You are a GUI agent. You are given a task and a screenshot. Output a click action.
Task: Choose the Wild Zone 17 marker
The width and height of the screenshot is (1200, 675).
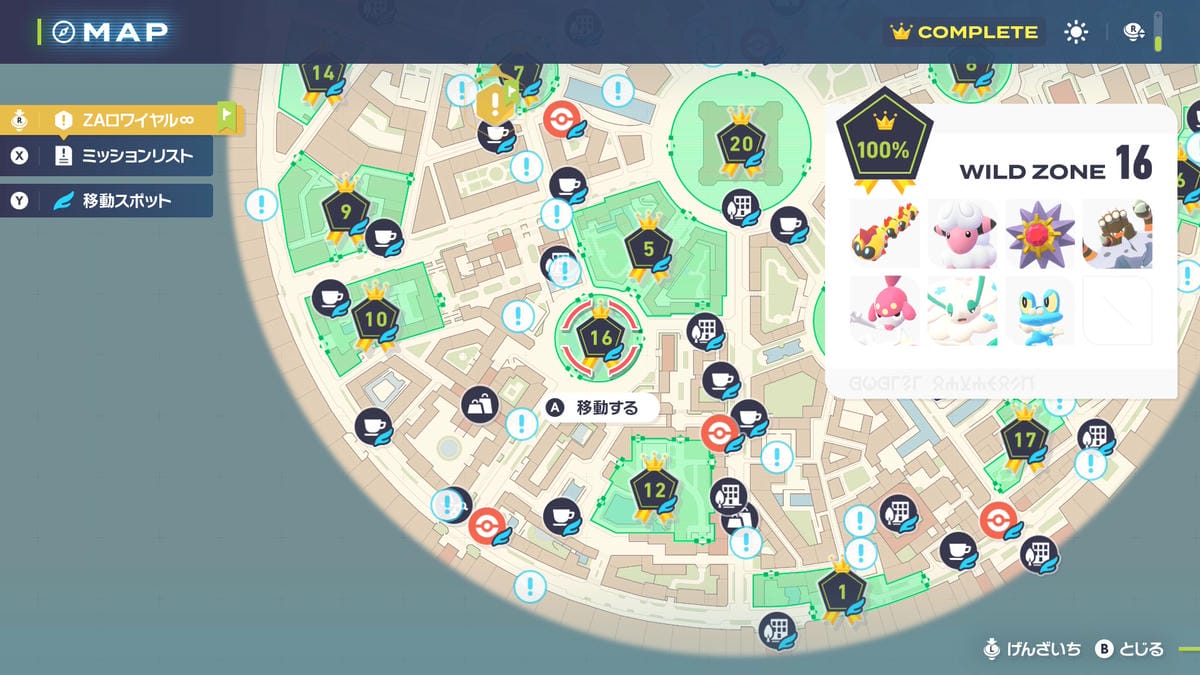[1024, 441]
